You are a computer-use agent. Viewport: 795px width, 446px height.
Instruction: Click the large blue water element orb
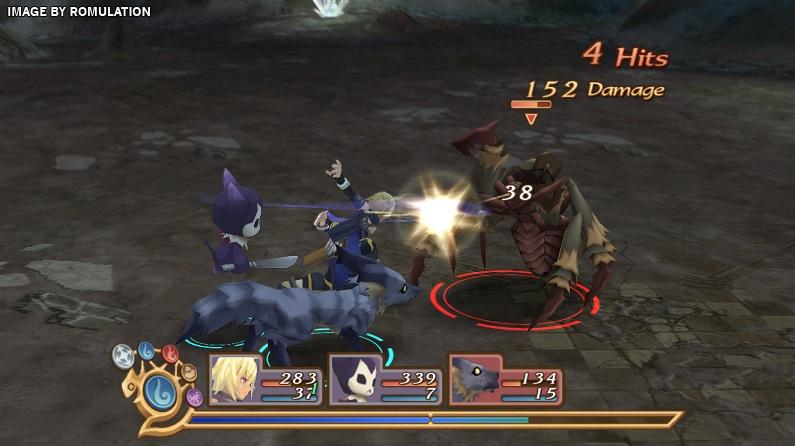160,391
